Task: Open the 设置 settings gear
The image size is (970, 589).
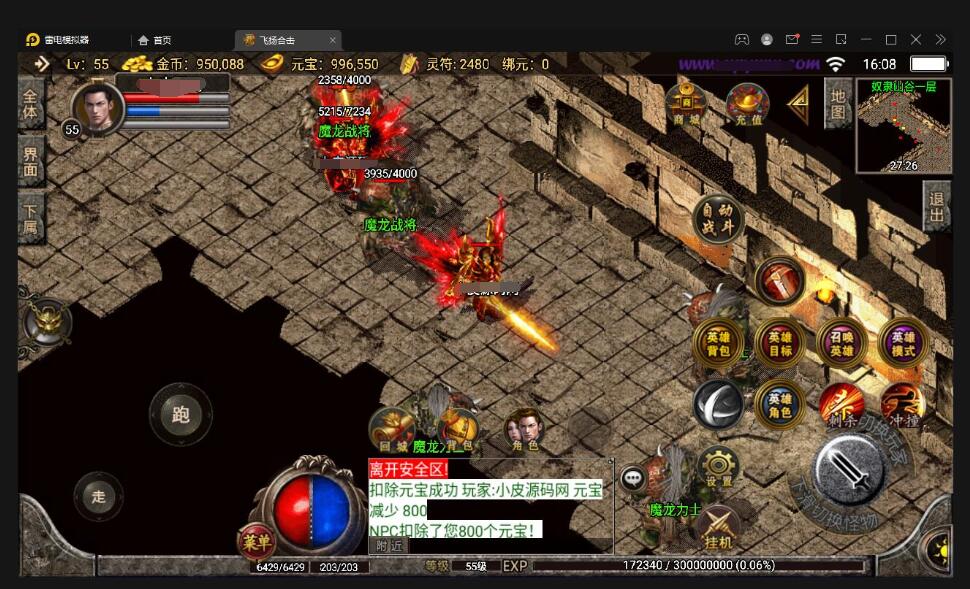Action: point(718,467)
